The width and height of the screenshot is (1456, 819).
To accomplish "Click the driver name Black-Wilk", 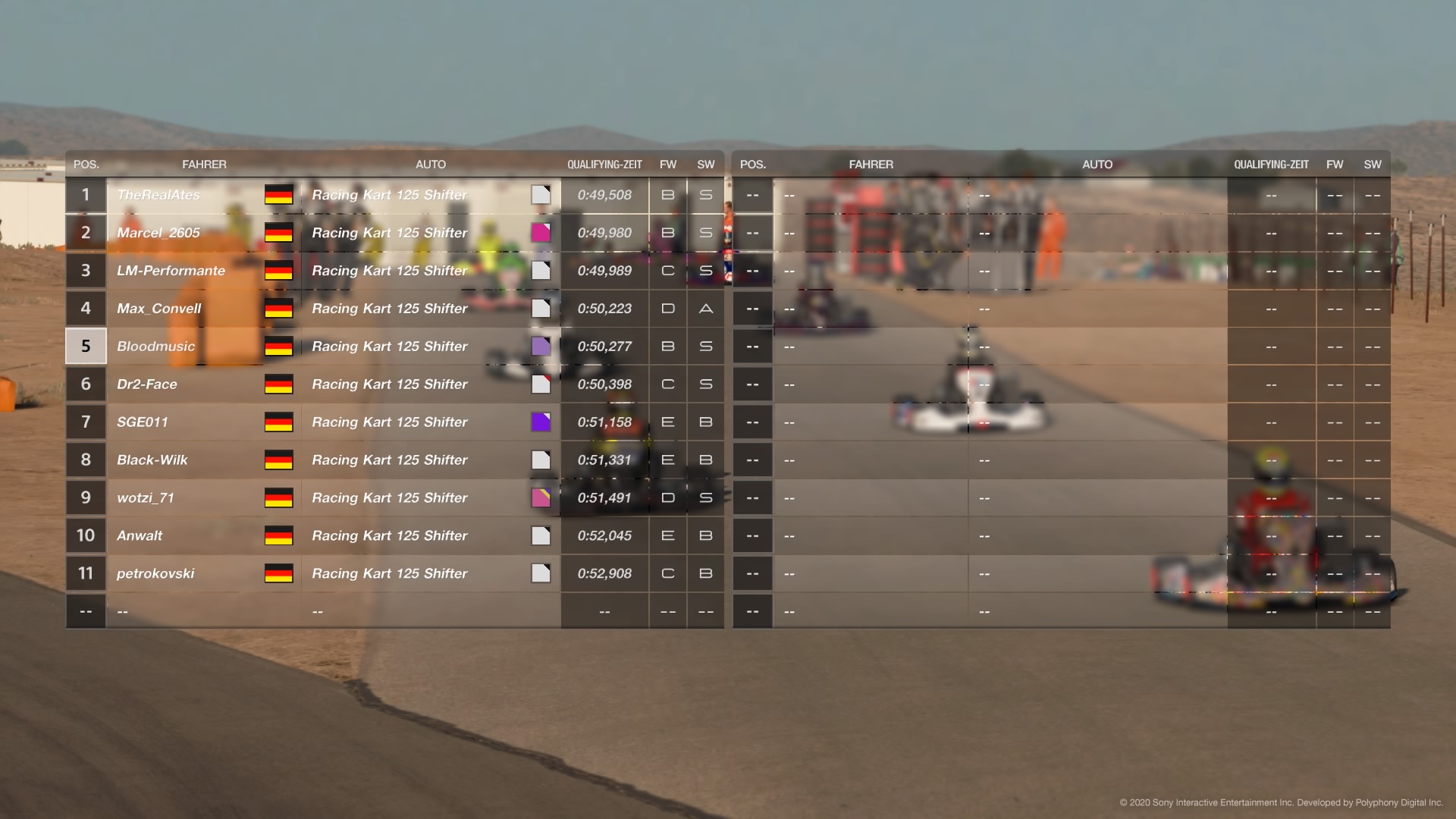I will (152, 460).
